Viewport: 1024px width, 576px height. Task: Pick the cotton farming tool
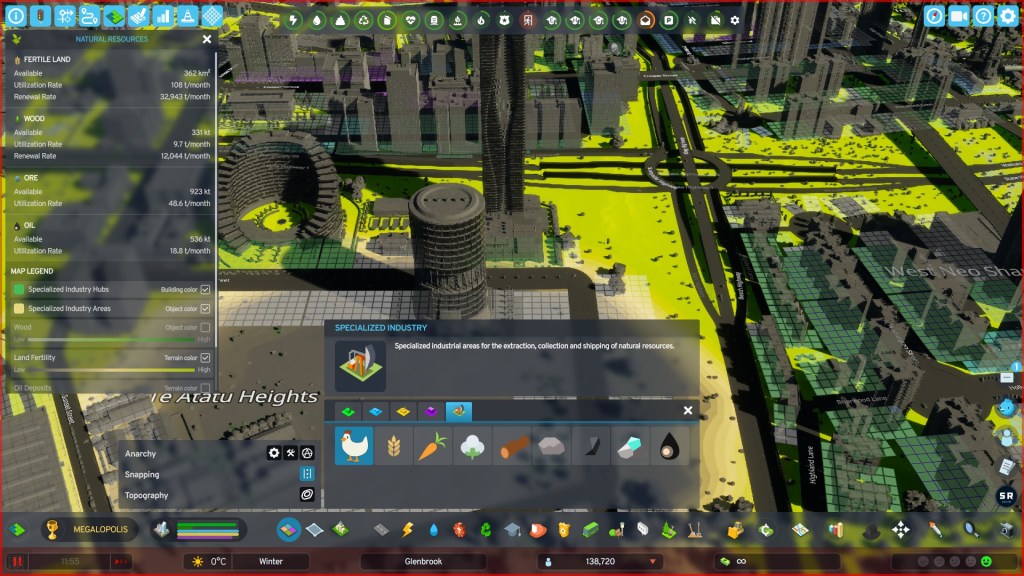pos(471,446)
